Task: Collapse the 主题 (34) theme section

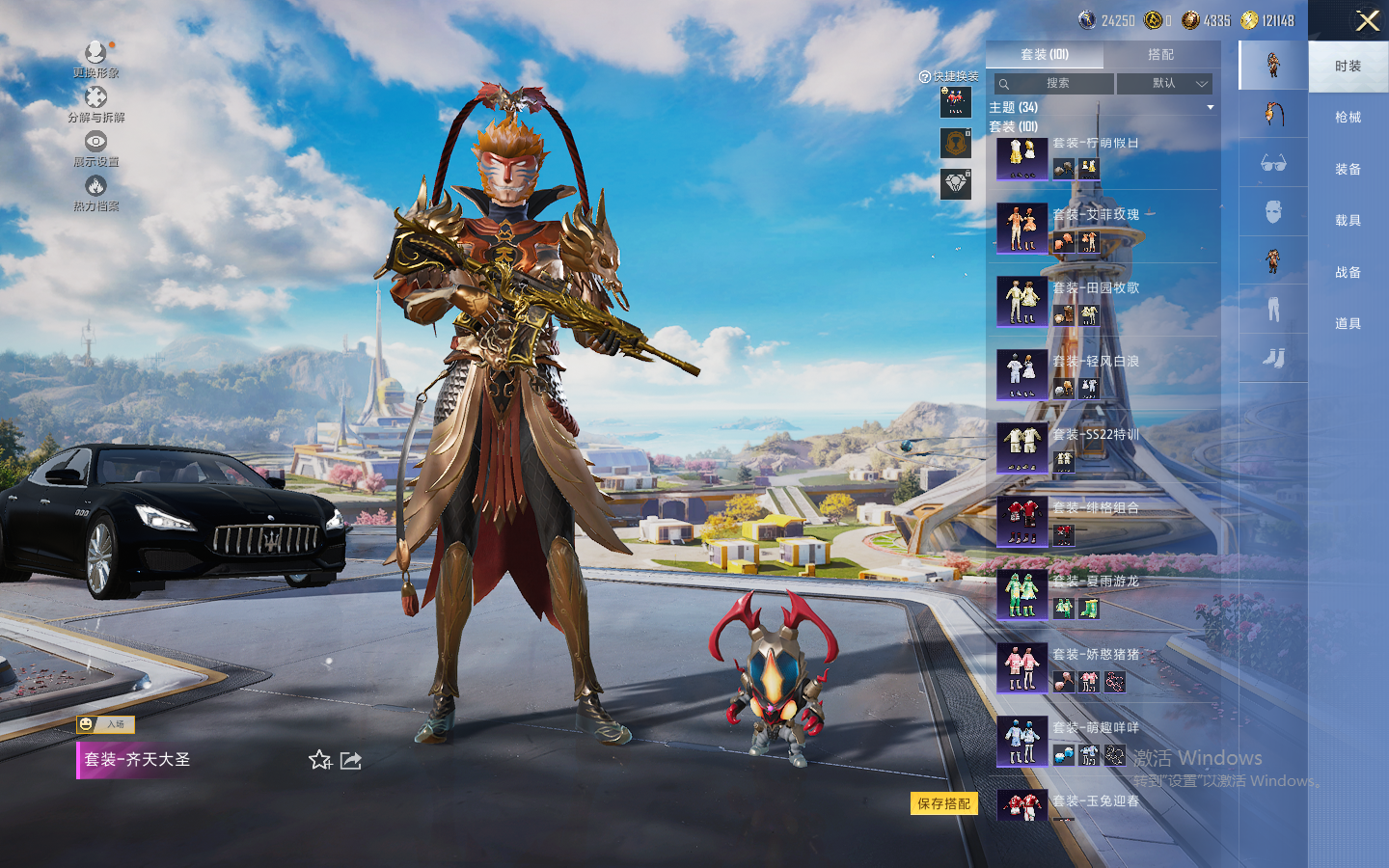Action: pos(1210,107)
